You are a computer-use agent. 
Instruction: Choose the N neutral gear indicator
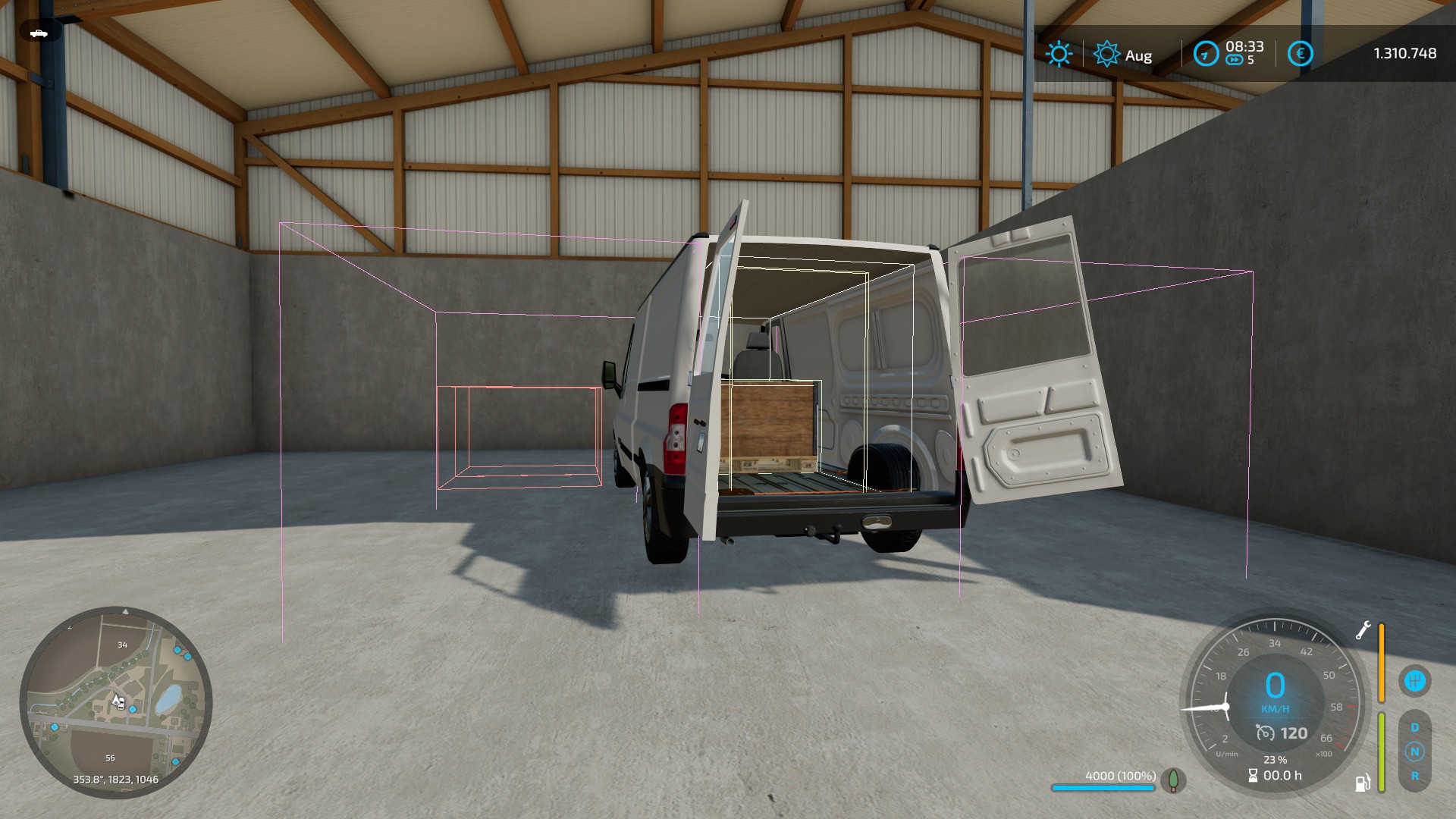(x=1414, y=752)
